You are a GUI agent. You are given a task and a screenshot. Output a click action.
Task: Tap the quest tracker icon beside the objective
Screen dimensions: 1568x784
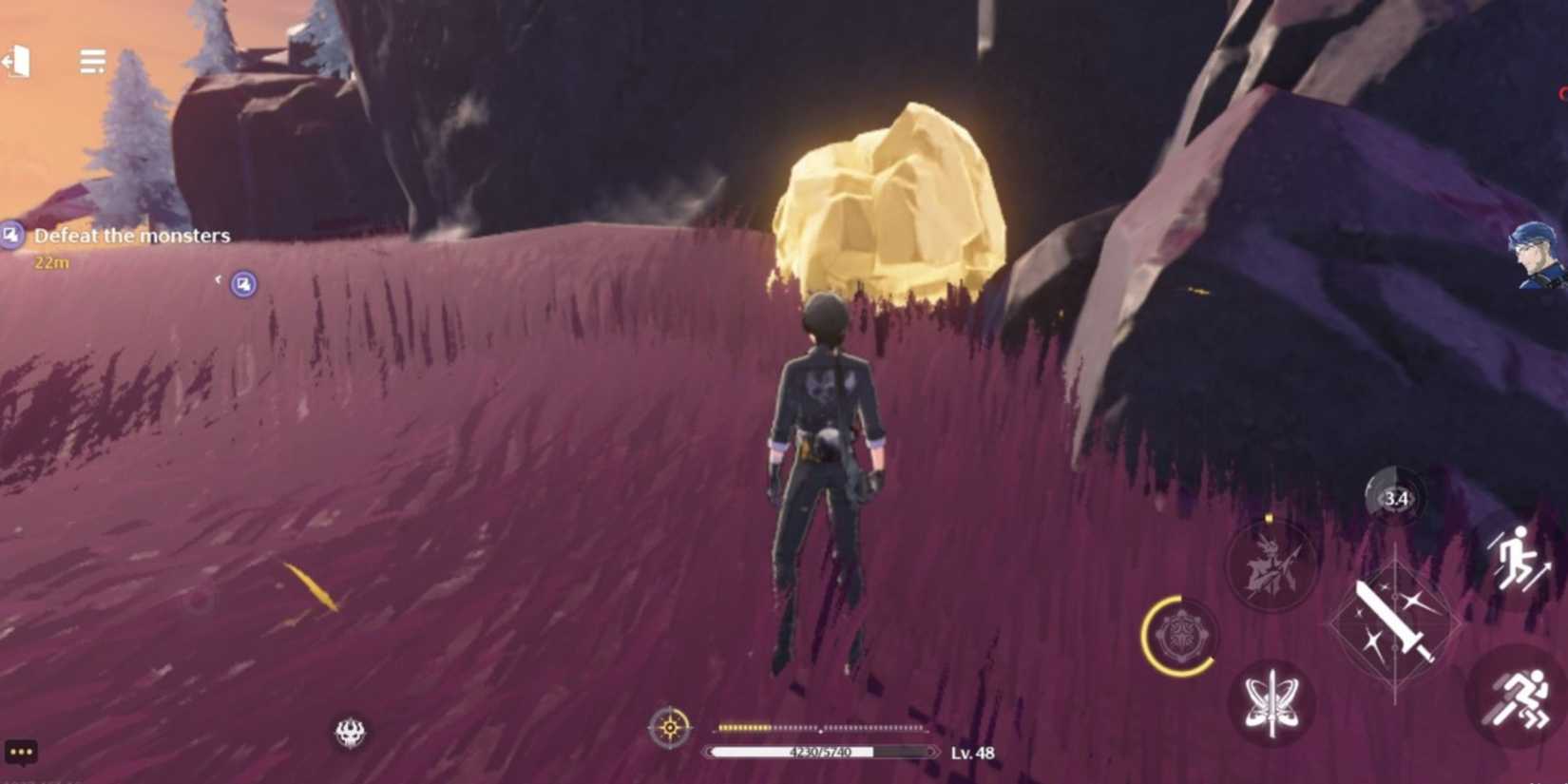click(x=12, y=234)
